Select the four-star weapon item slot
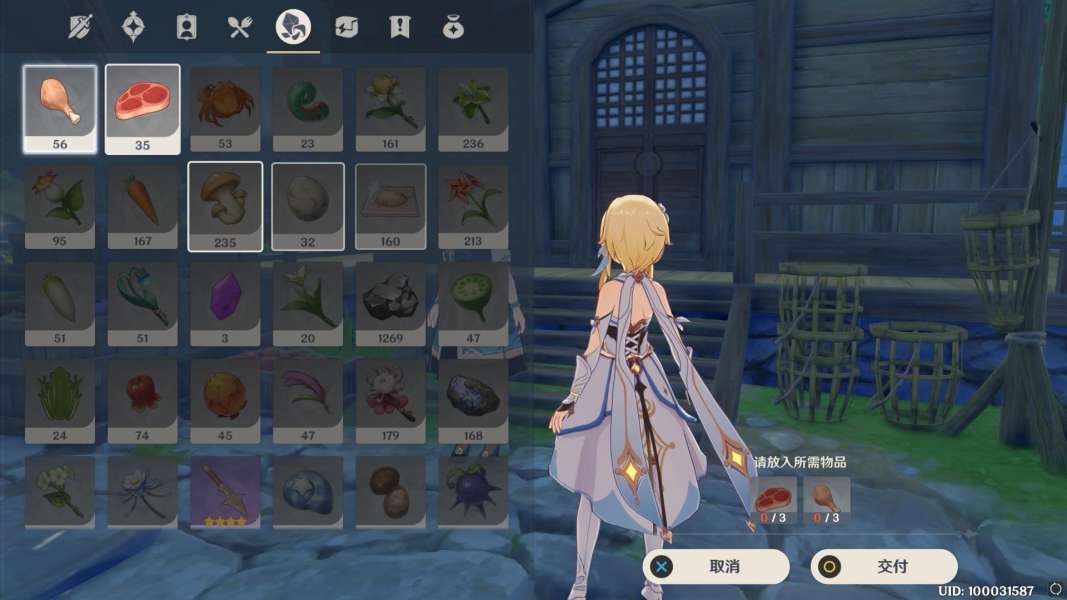This screenshot has height=600, width=1067. pos(225,492)
